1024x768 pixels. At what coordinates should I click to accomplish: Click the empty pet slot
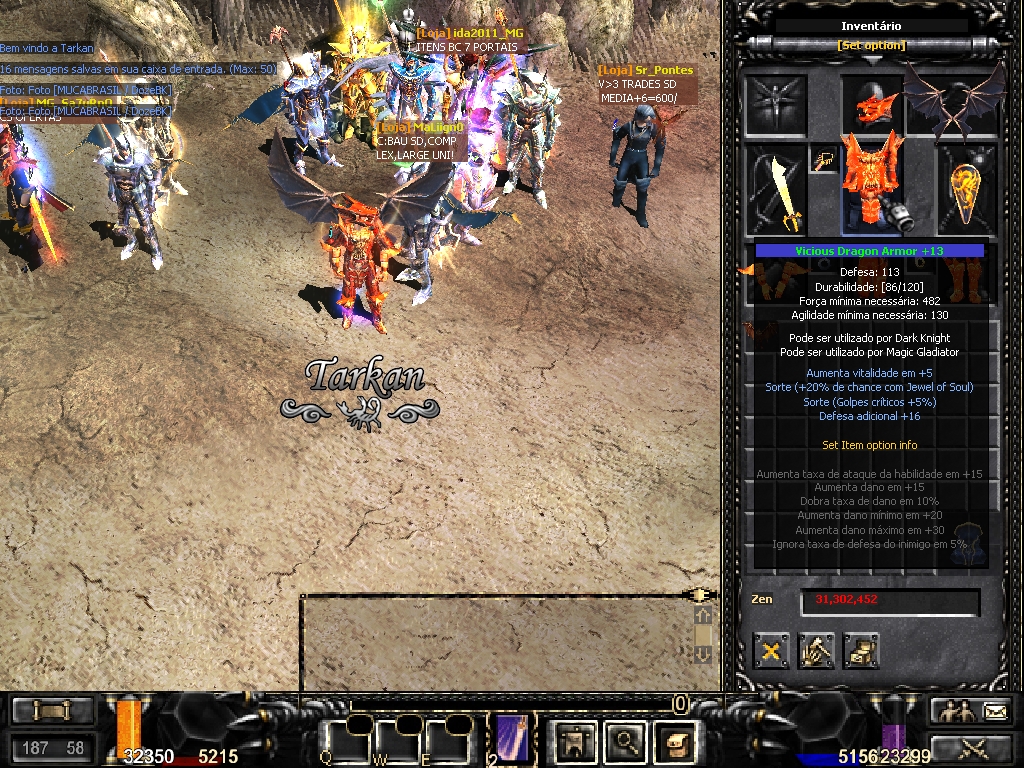coord(776,104)
